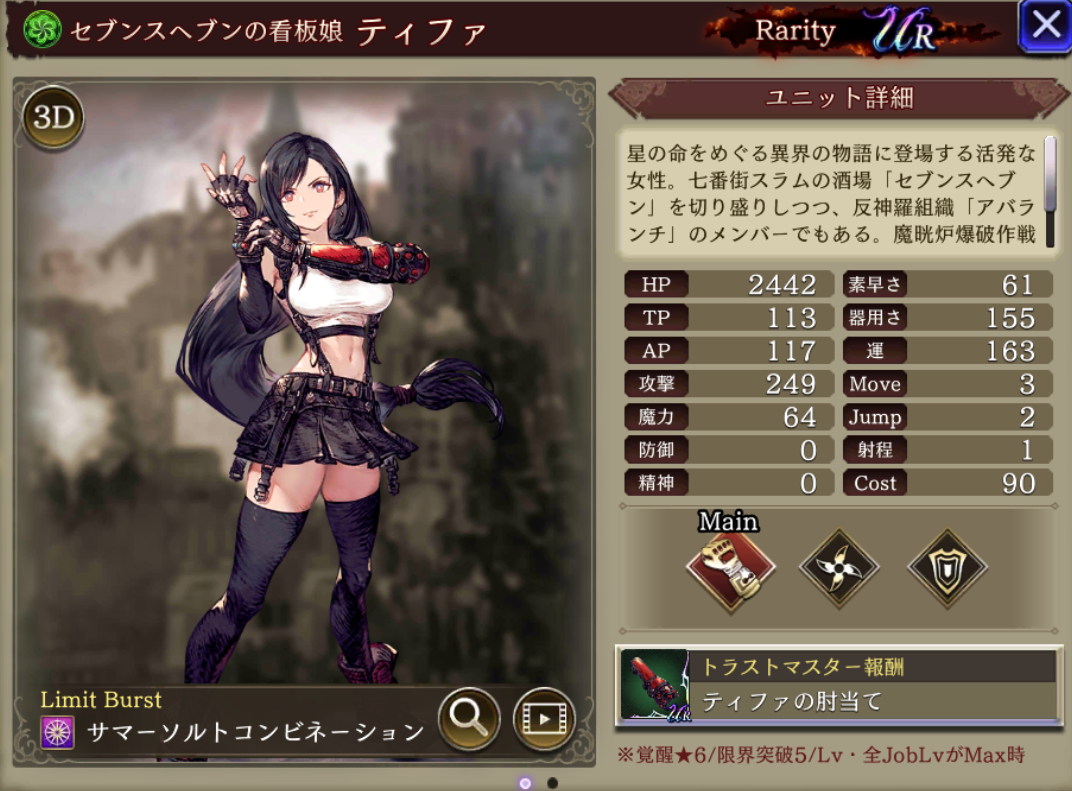The image size is (1072, 791).
Task: Play the Limit Burst video preview
Action: pyautogui.click(x=544, y=718)
